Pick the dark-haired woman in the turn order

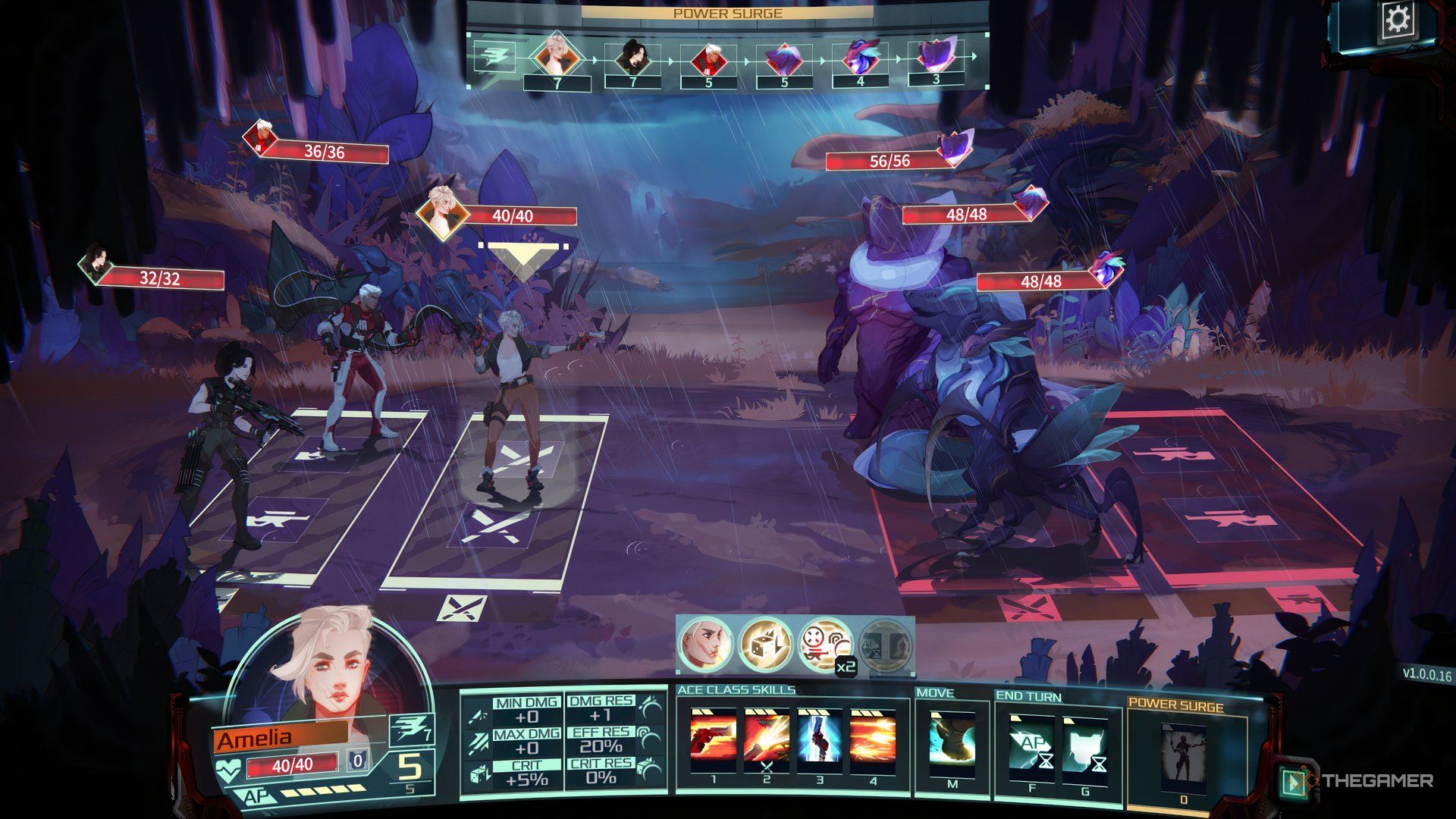click(x=632, y=58)
